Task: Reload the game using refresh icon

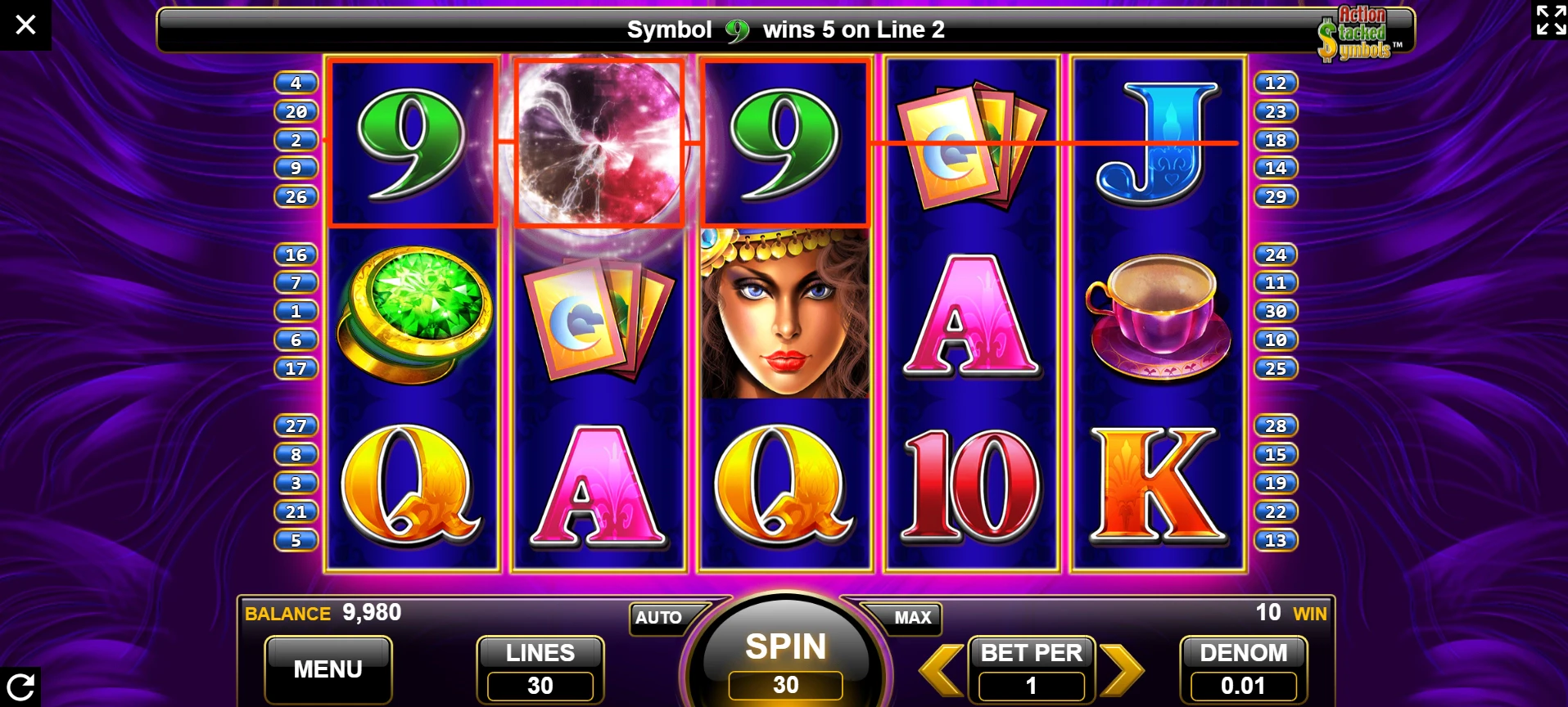Action: (x=20, y=686)
